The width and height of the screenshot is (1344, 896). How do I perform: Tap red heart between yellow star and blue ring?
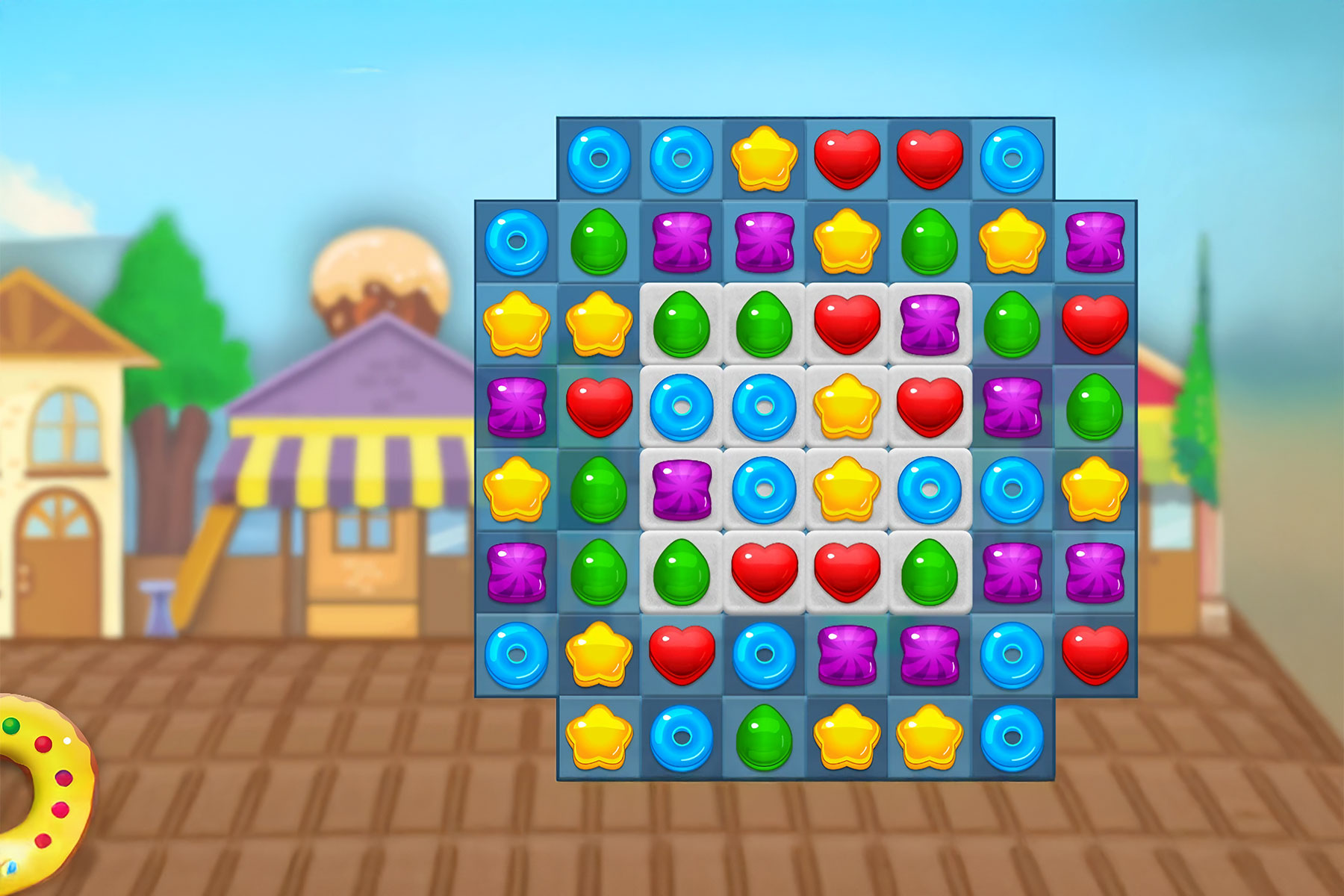click(682, 655)
